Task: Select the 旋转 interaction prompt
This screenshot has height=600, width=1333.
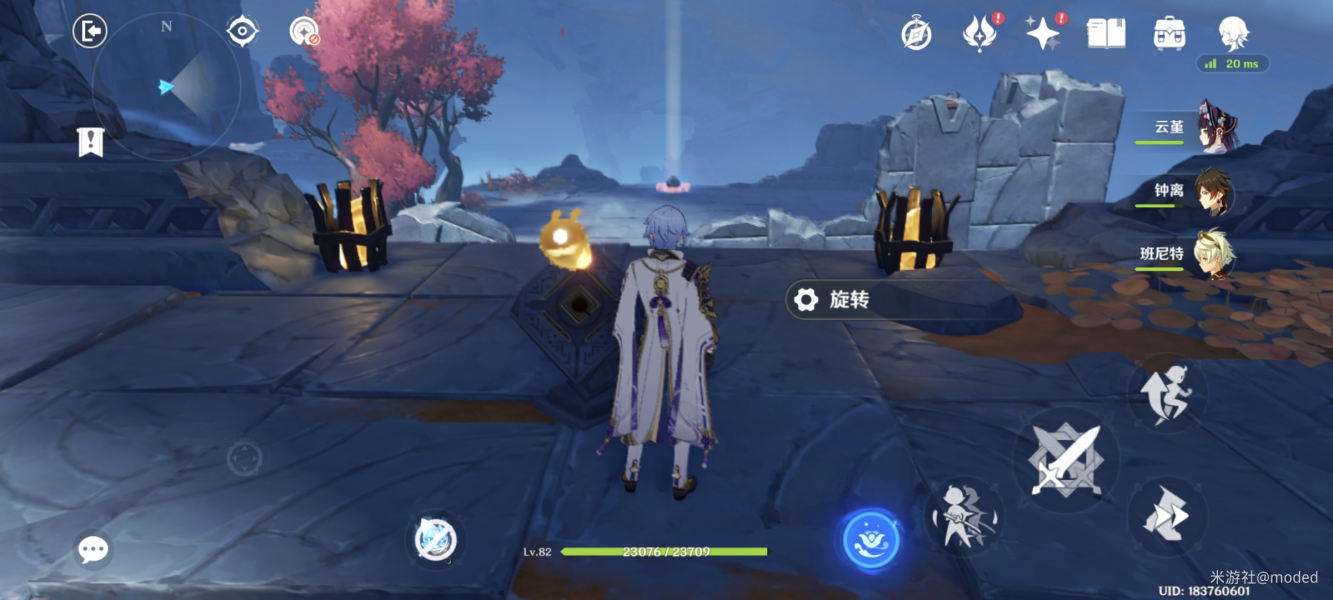Action: [849, 300]
